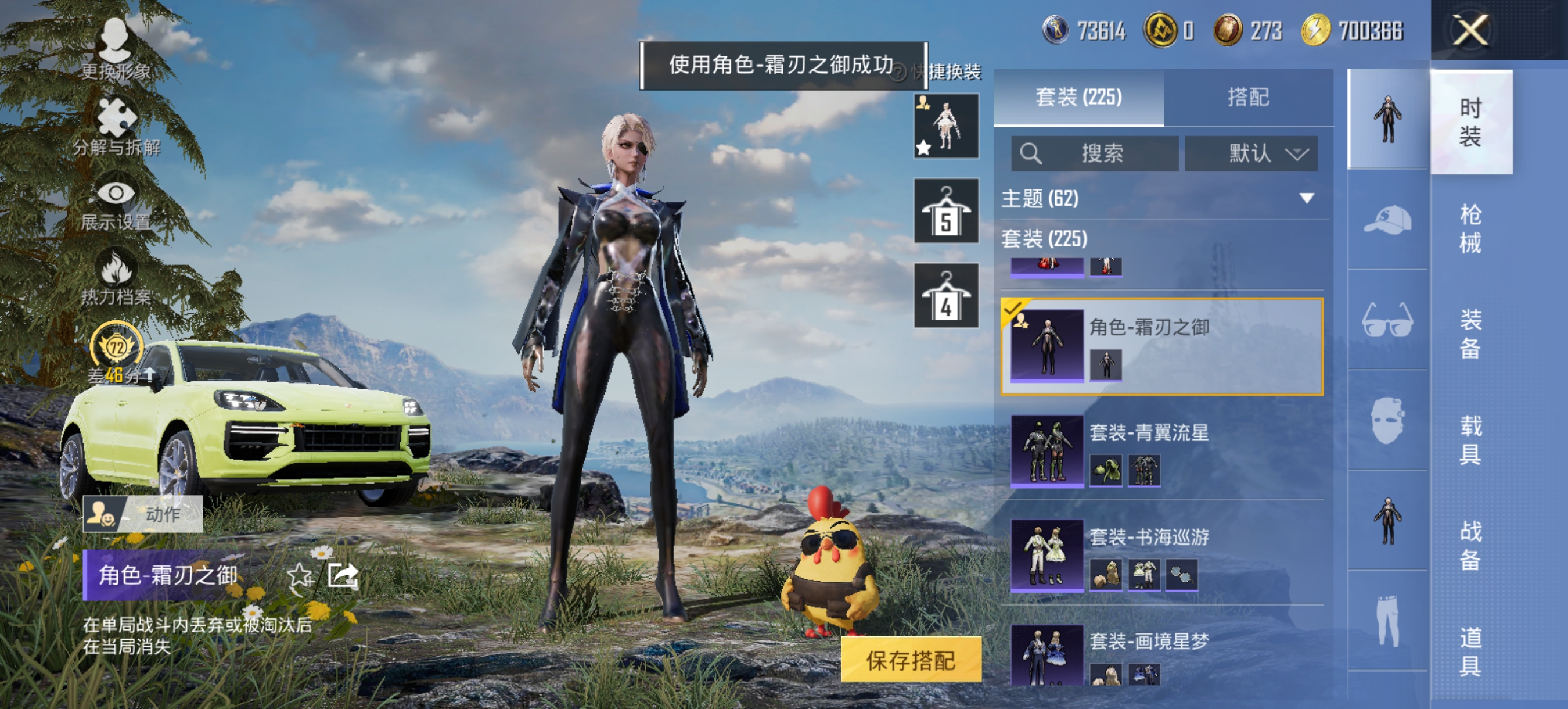The height and width of the screenshot is (709, 1568).
Task: Select the hat category icon
Action: pyautogui.click(x=1389, y=220)
